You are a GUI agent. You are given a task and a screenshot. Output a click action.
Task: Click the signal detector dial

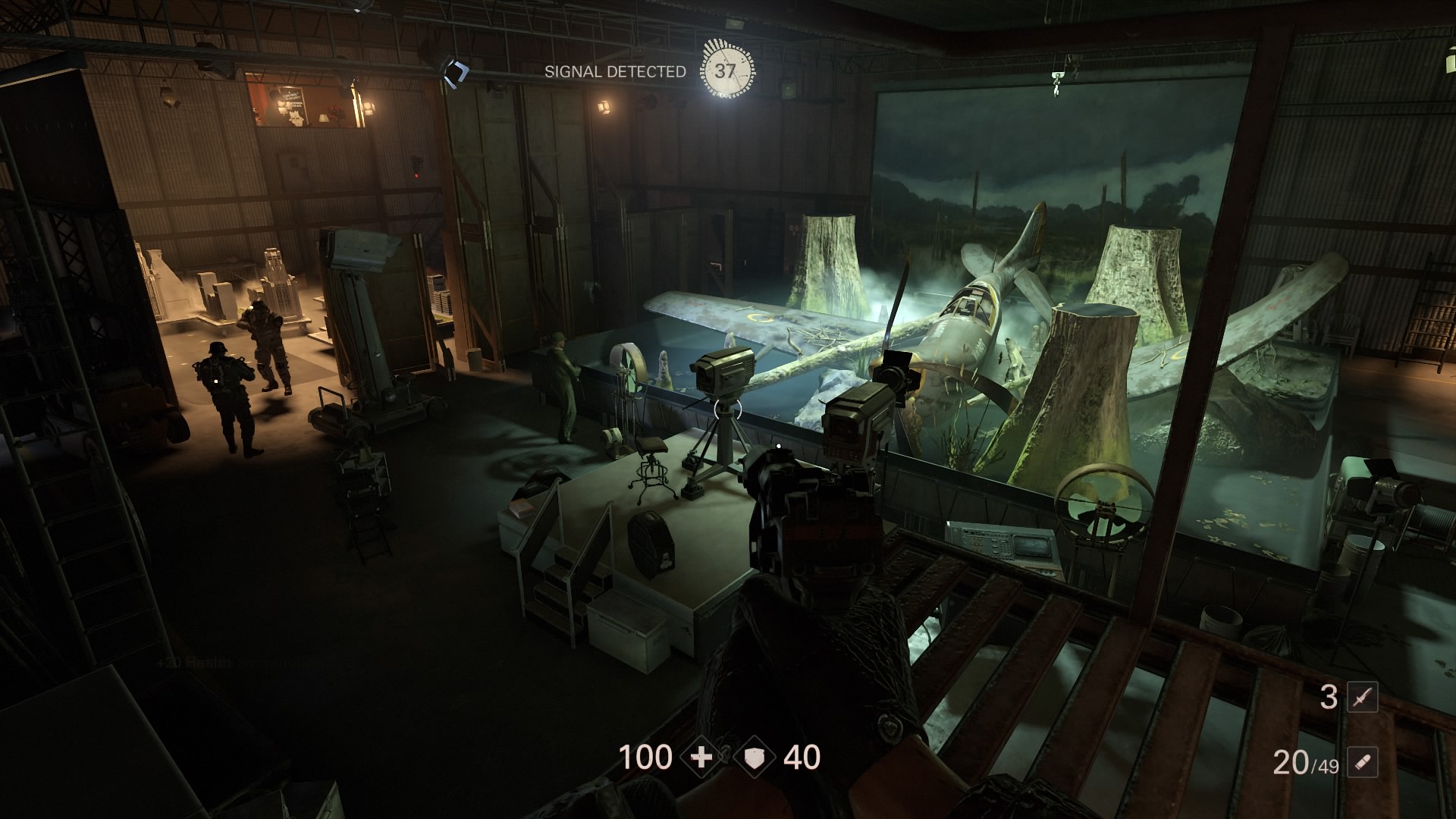726,71
